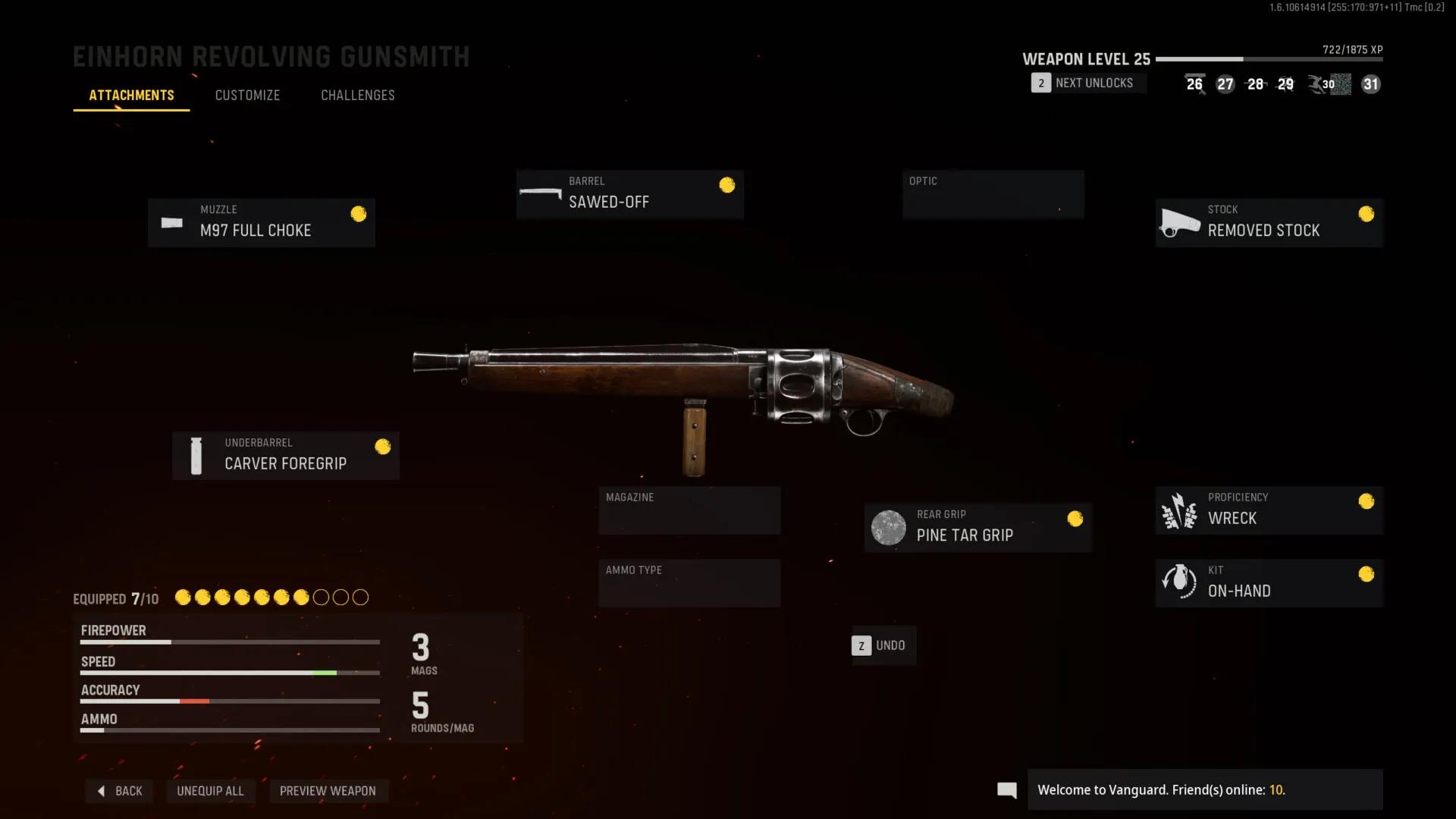1456x819 pixels.
Task: Switch to the Attachments tab
Action: (131, 96)
